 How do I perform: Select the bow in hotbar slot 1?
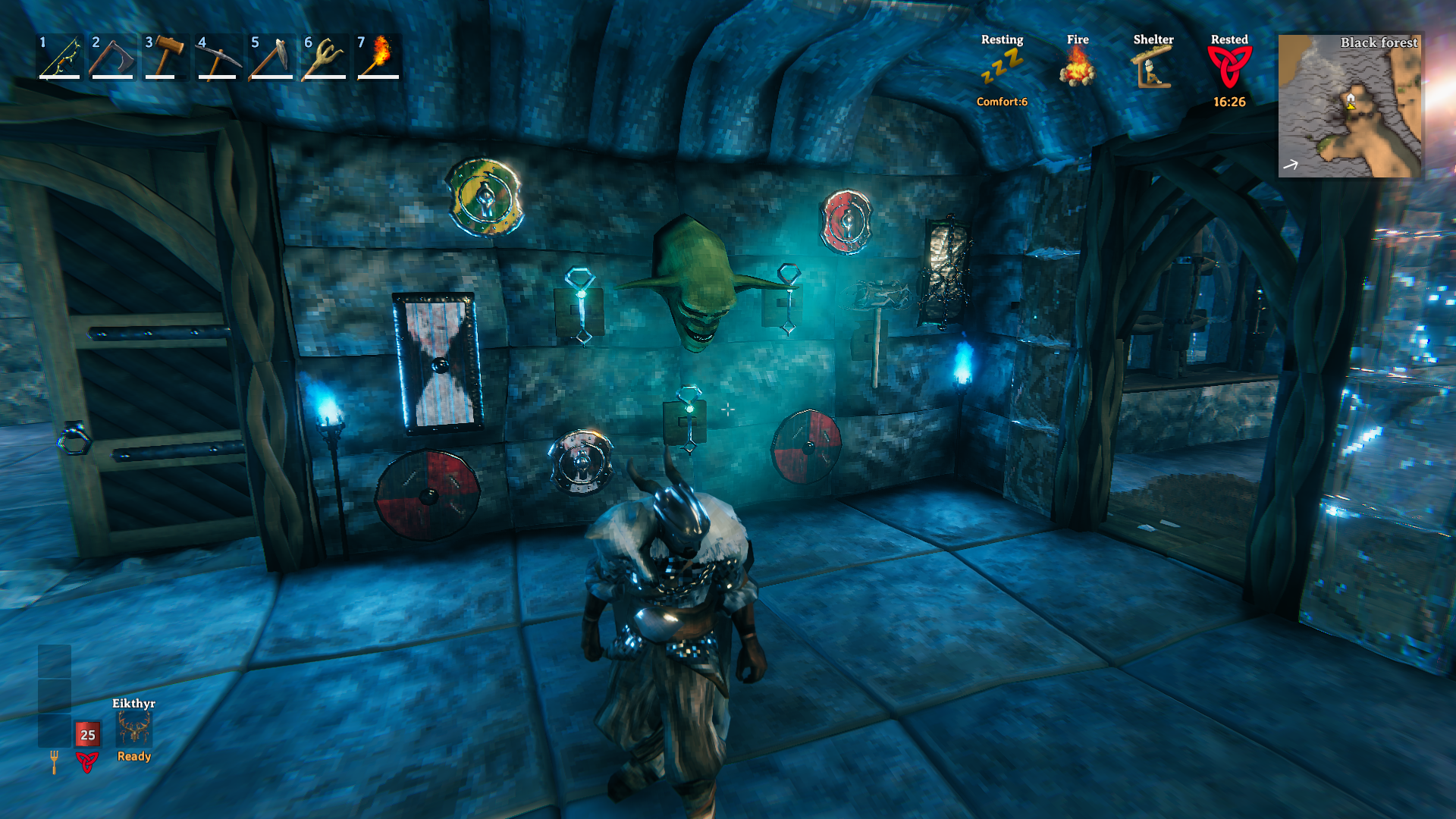coord(61,57)
